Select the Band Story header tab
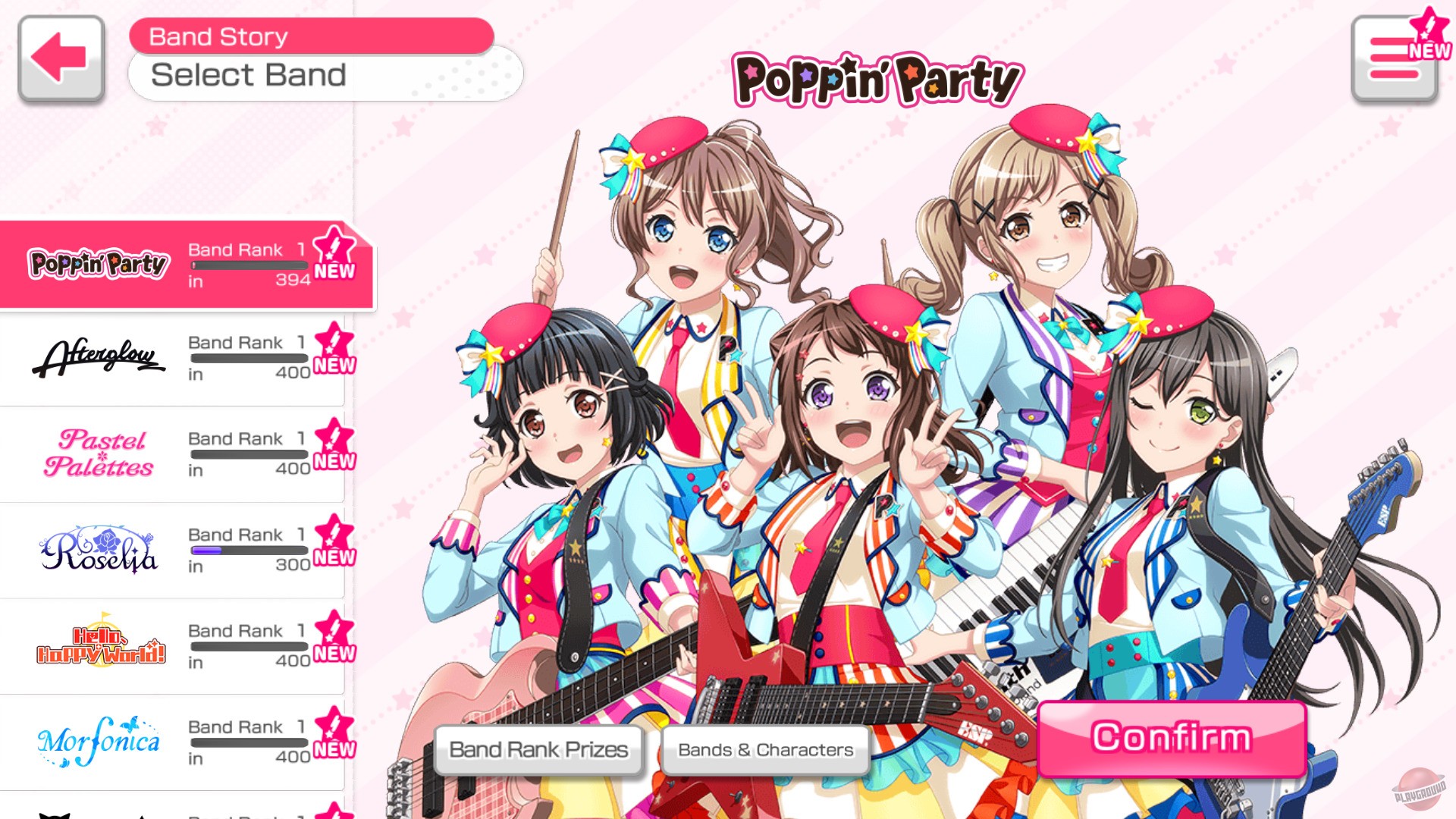 pos(218,35)
